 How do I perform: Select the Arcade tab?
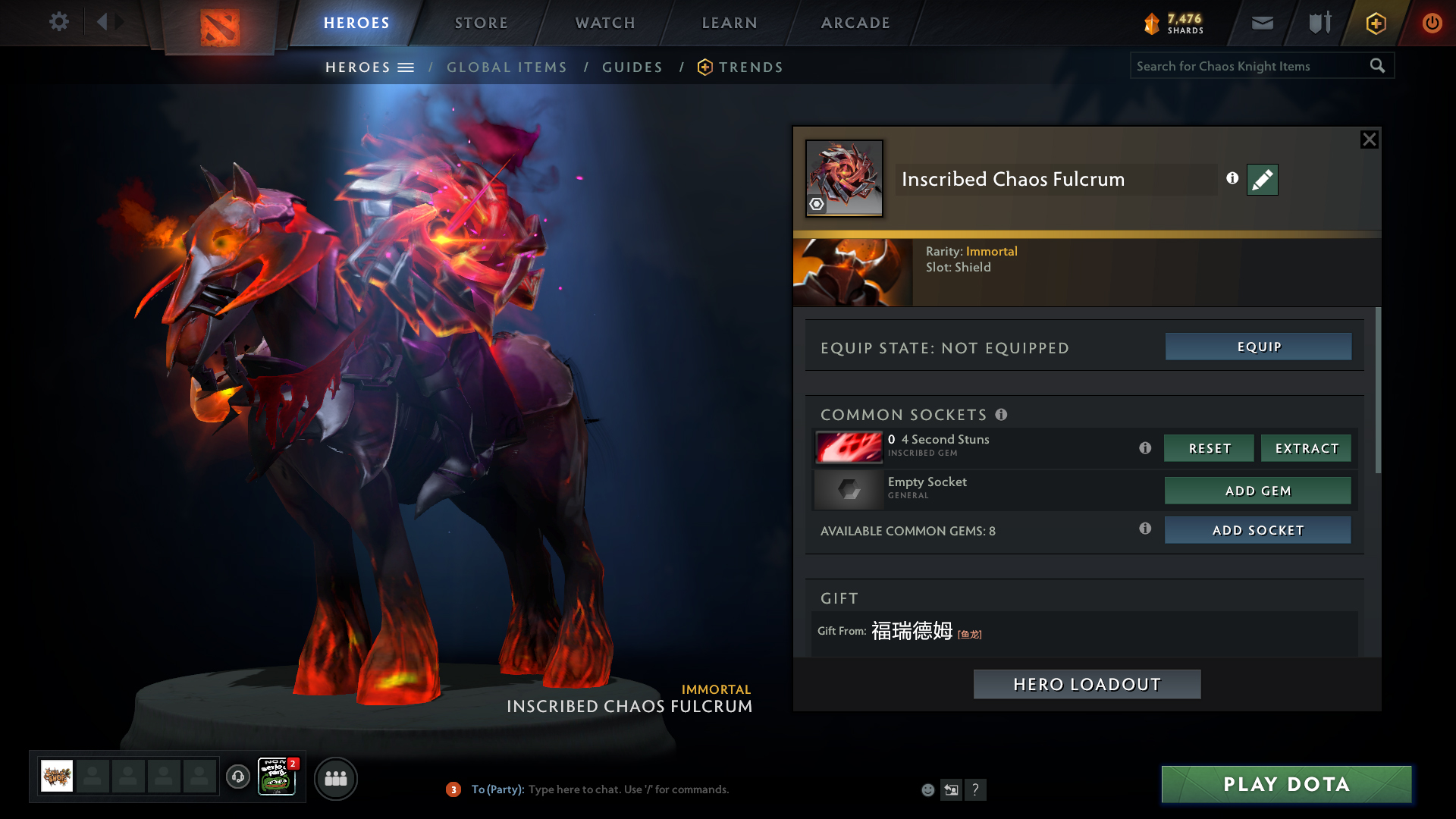point(855,23)
